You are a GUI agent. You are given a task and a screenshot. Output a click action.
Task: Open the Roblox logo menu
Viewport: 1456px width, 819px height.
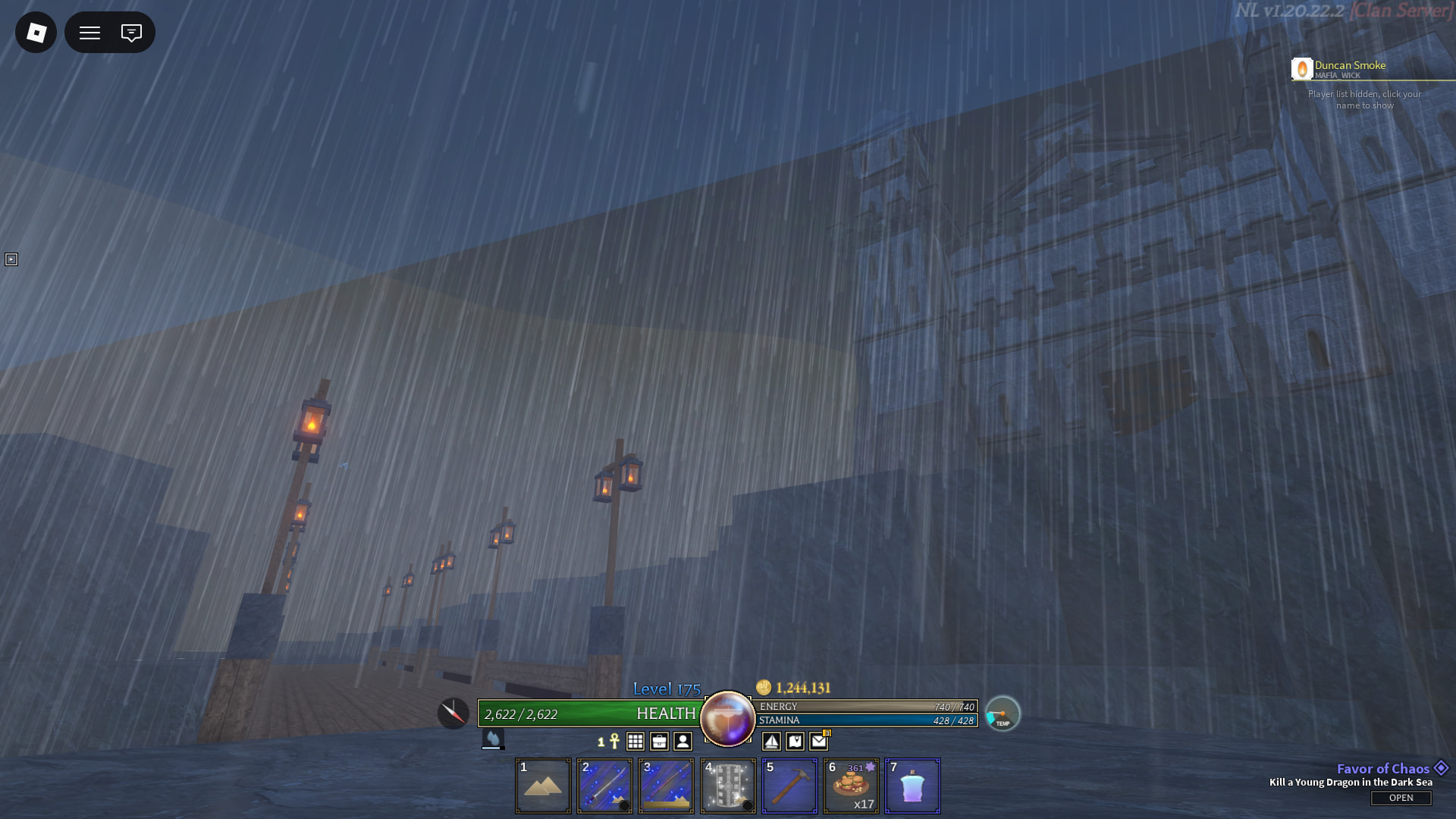tap(36, 33)
